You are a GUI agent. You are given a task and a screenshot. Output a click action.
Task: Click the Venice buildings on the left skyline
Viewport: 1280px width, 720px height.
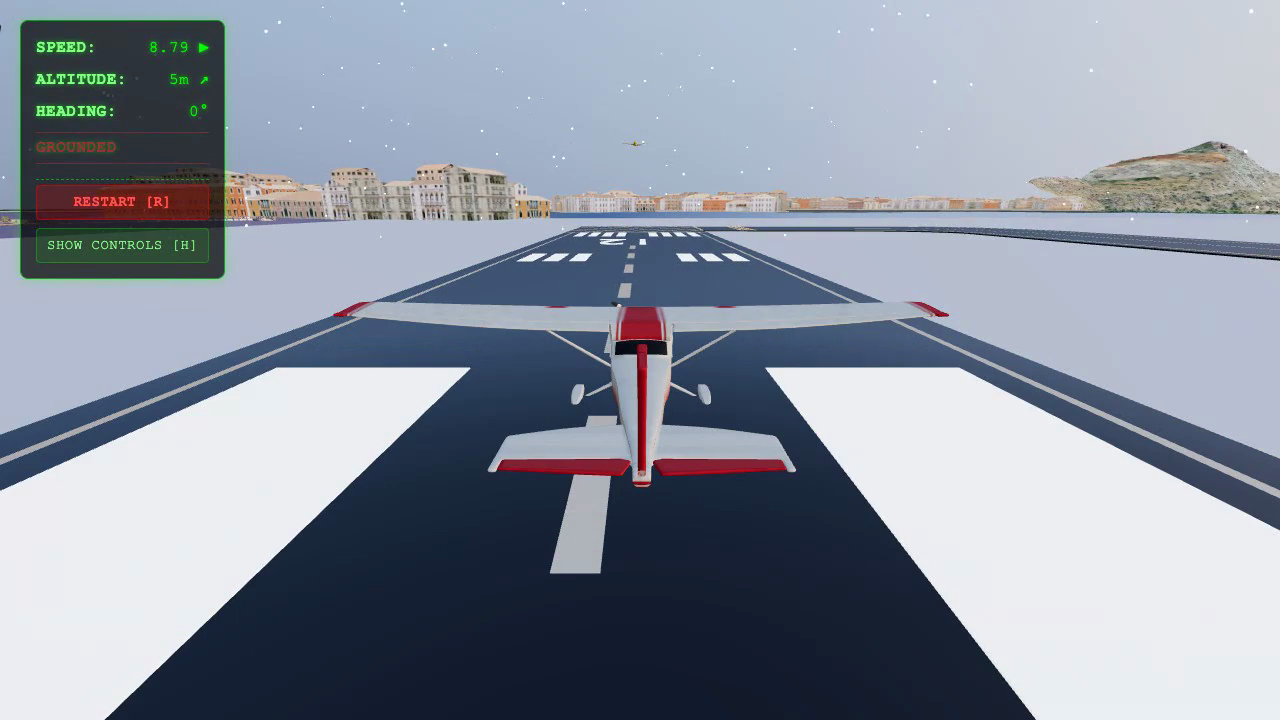point(420,192)
